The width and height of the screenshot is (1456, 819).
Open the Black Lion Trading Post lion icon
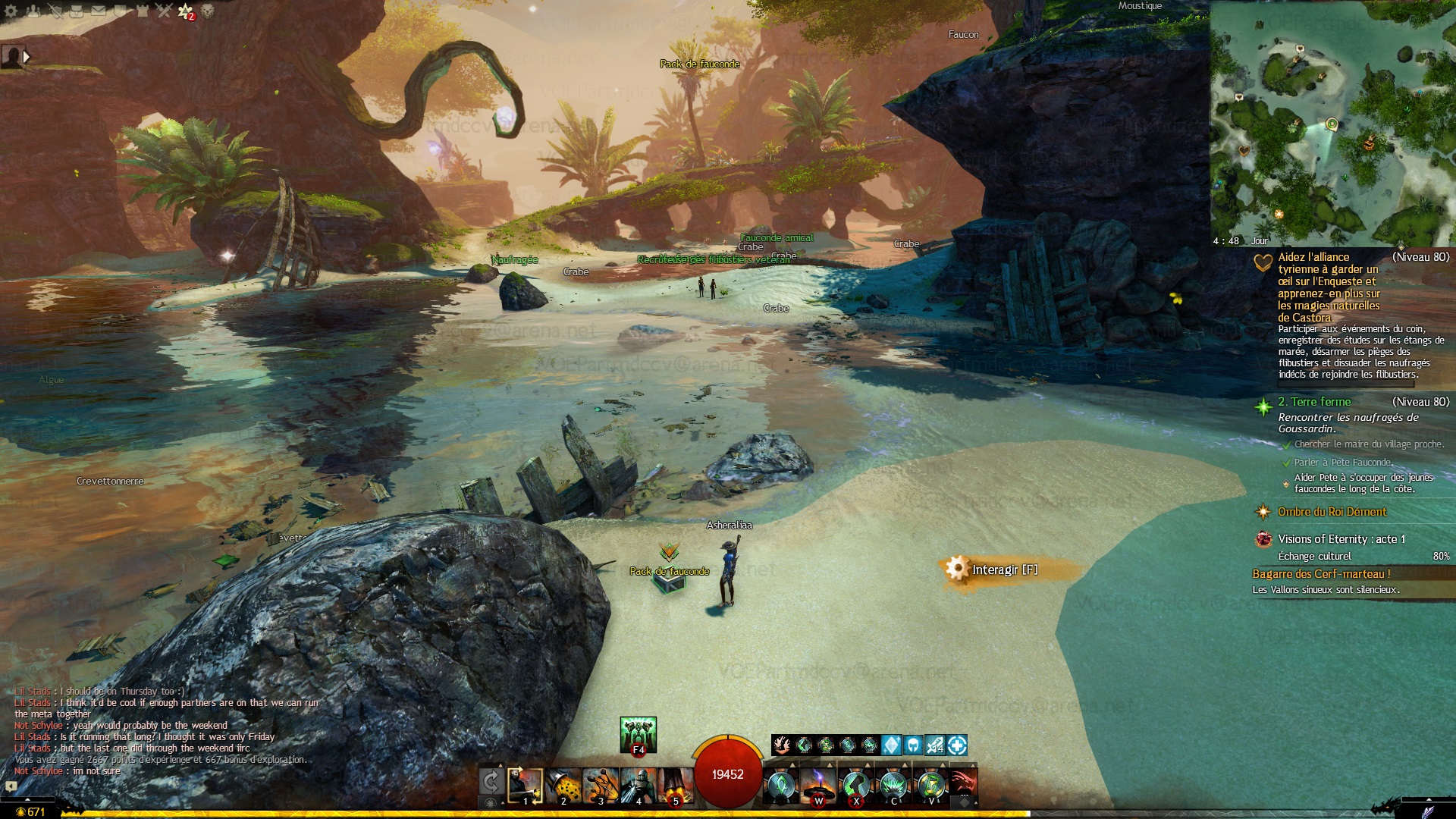tap(207, 11)
